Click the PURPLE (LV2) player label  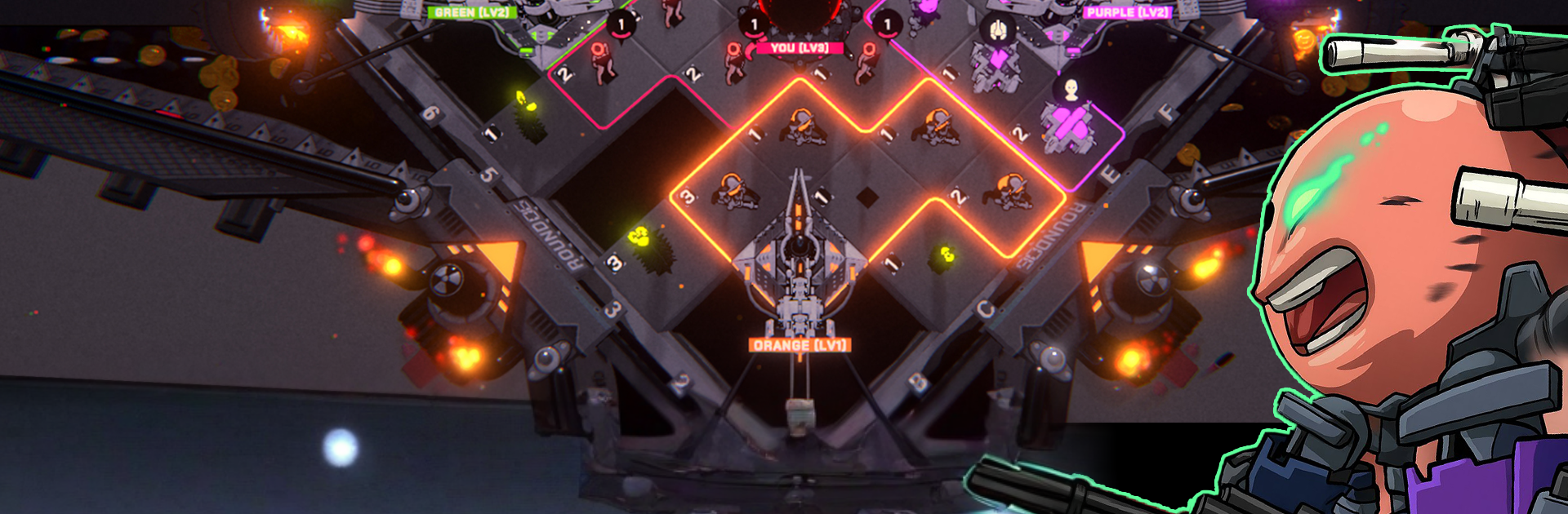(1128, 12)
